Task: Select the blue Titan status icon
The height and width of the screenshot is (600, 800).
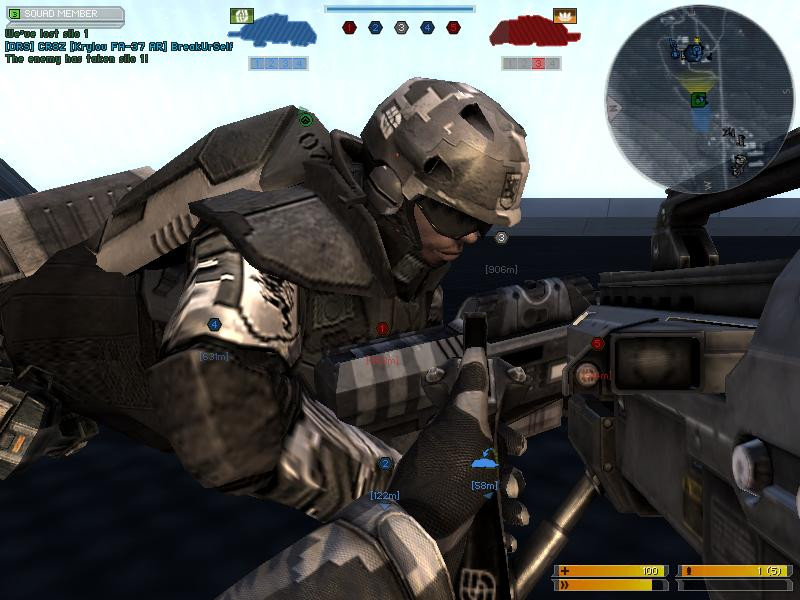Action: tap(272, 34)
